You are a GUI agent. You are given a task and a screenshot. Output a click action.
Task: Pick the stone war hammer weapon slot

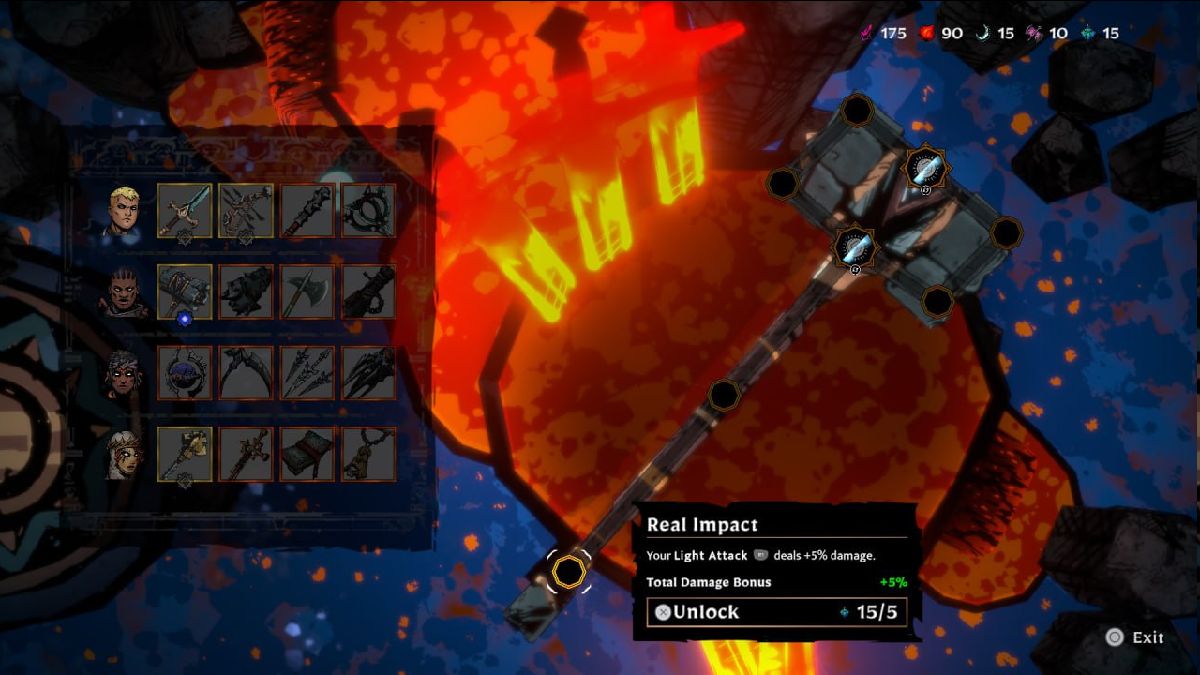tap(185, 292)
